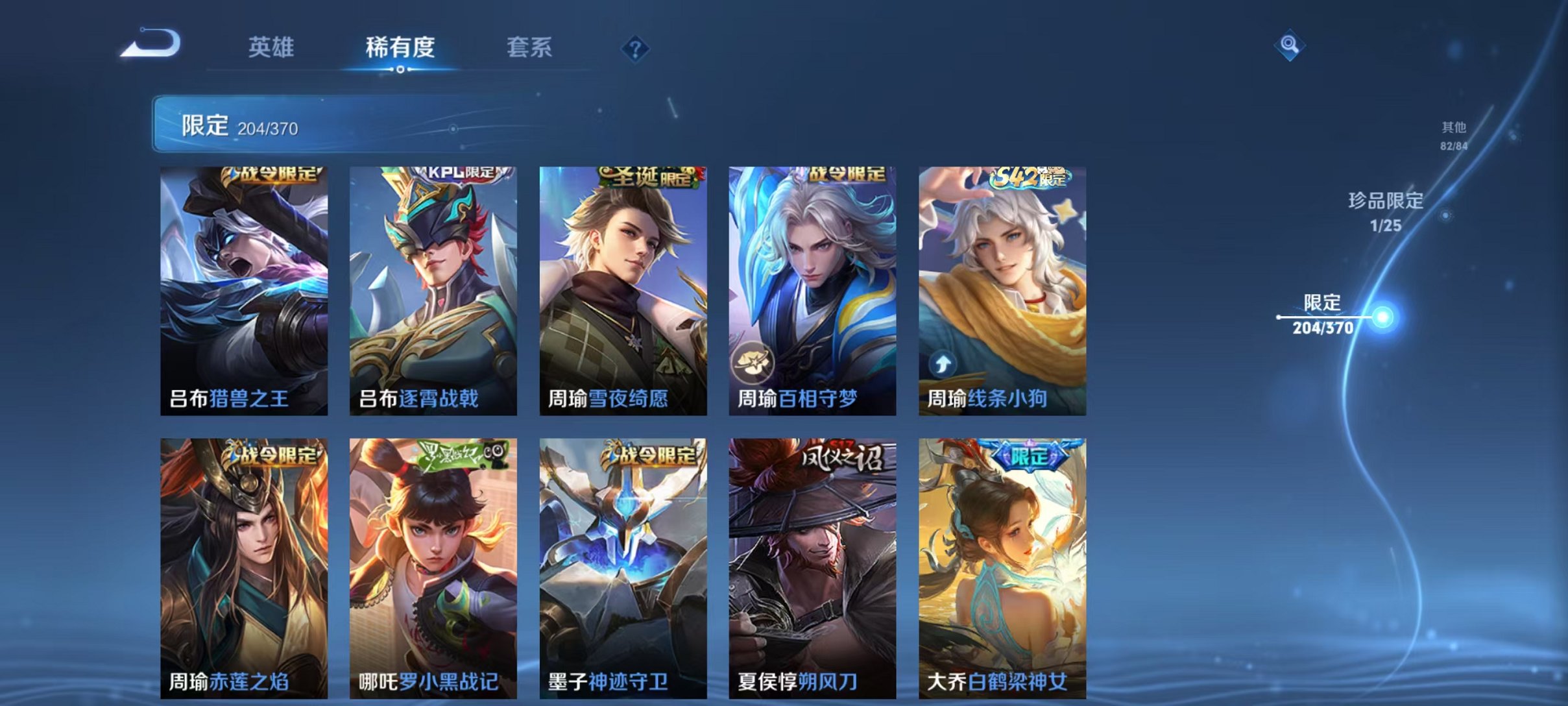Click the question mark help icon
Viewport: 1568px width, 706px height.
[x=637, y=47]
